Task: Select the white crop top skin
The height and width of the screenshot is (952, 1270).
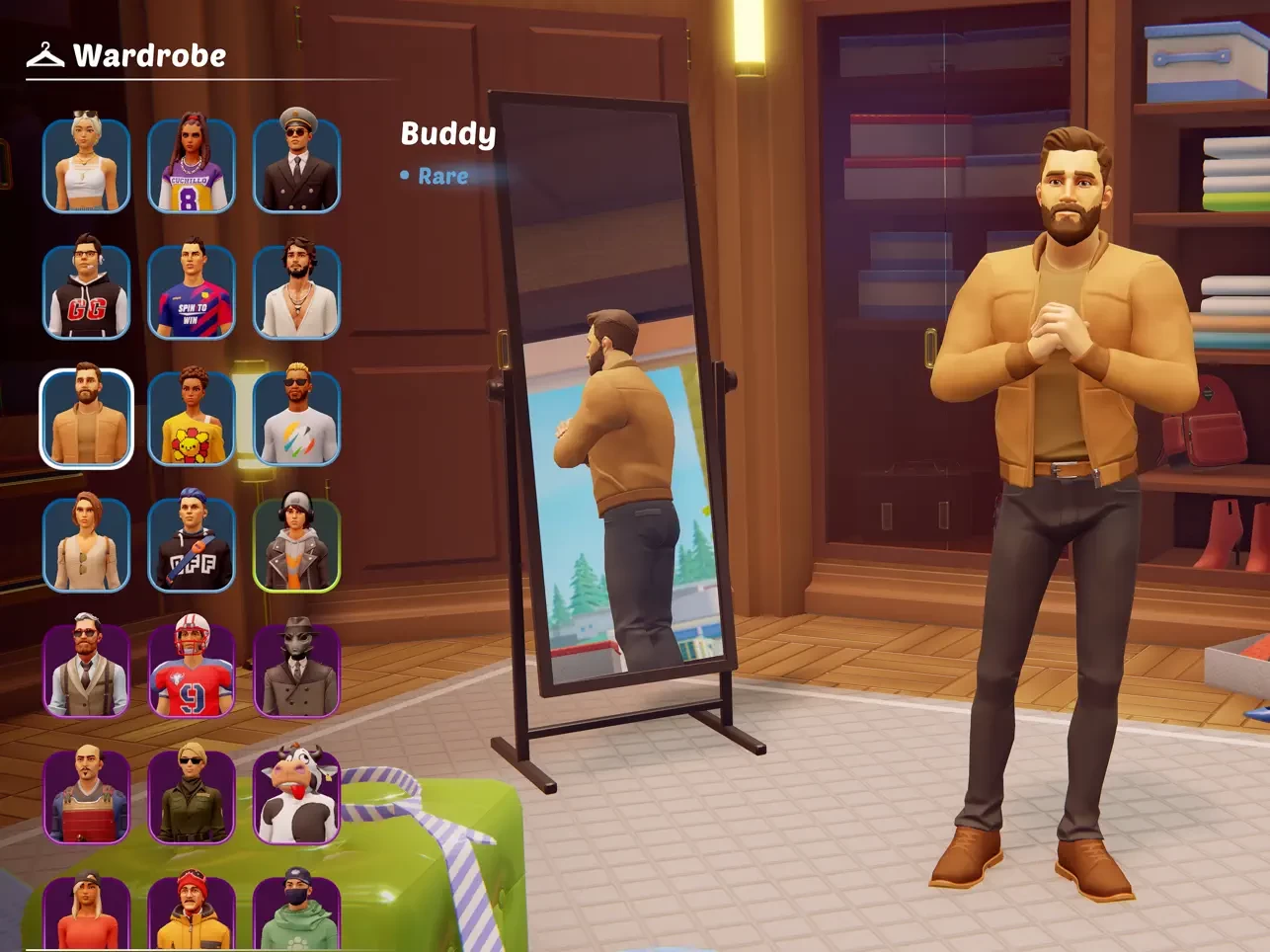Action: point(87,165)
